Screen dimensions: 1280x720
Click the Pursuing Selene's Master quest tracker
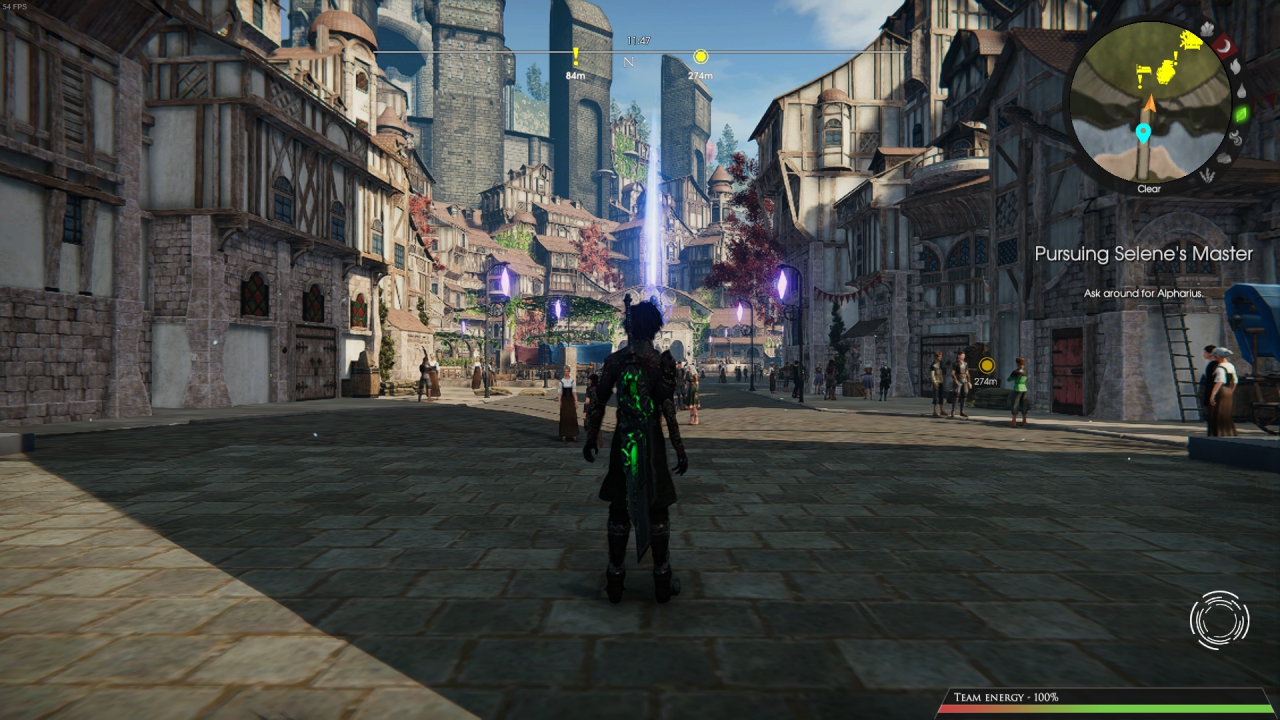1143,254
